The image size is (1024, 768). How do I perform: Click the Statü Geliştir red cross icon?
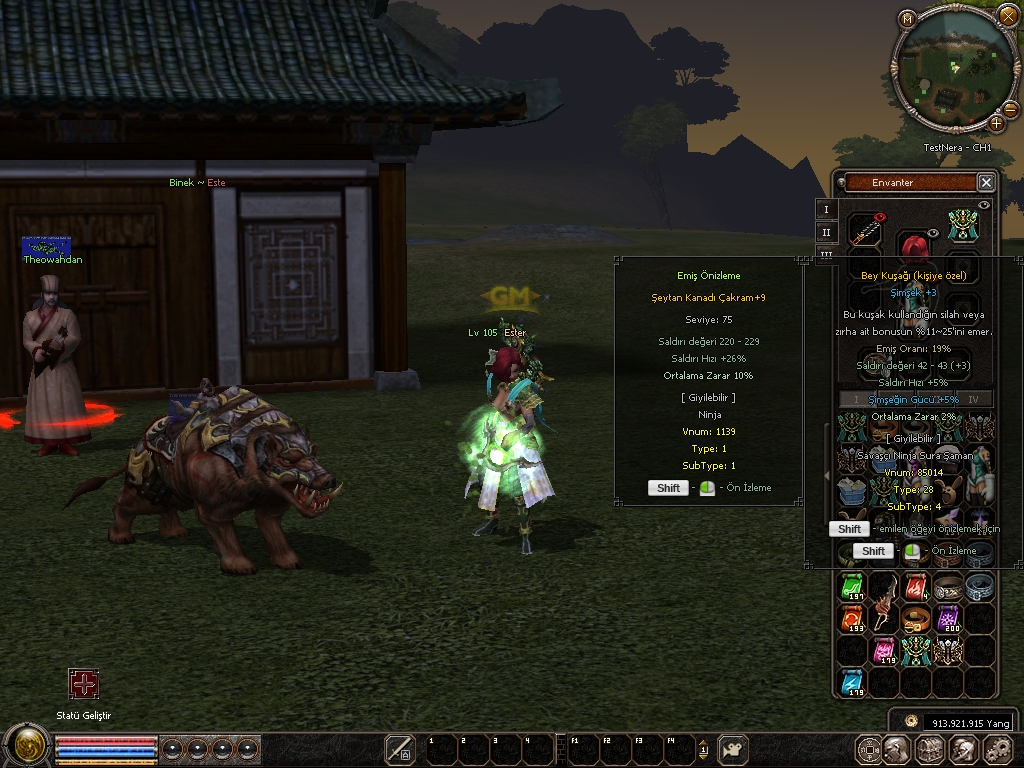84,684
